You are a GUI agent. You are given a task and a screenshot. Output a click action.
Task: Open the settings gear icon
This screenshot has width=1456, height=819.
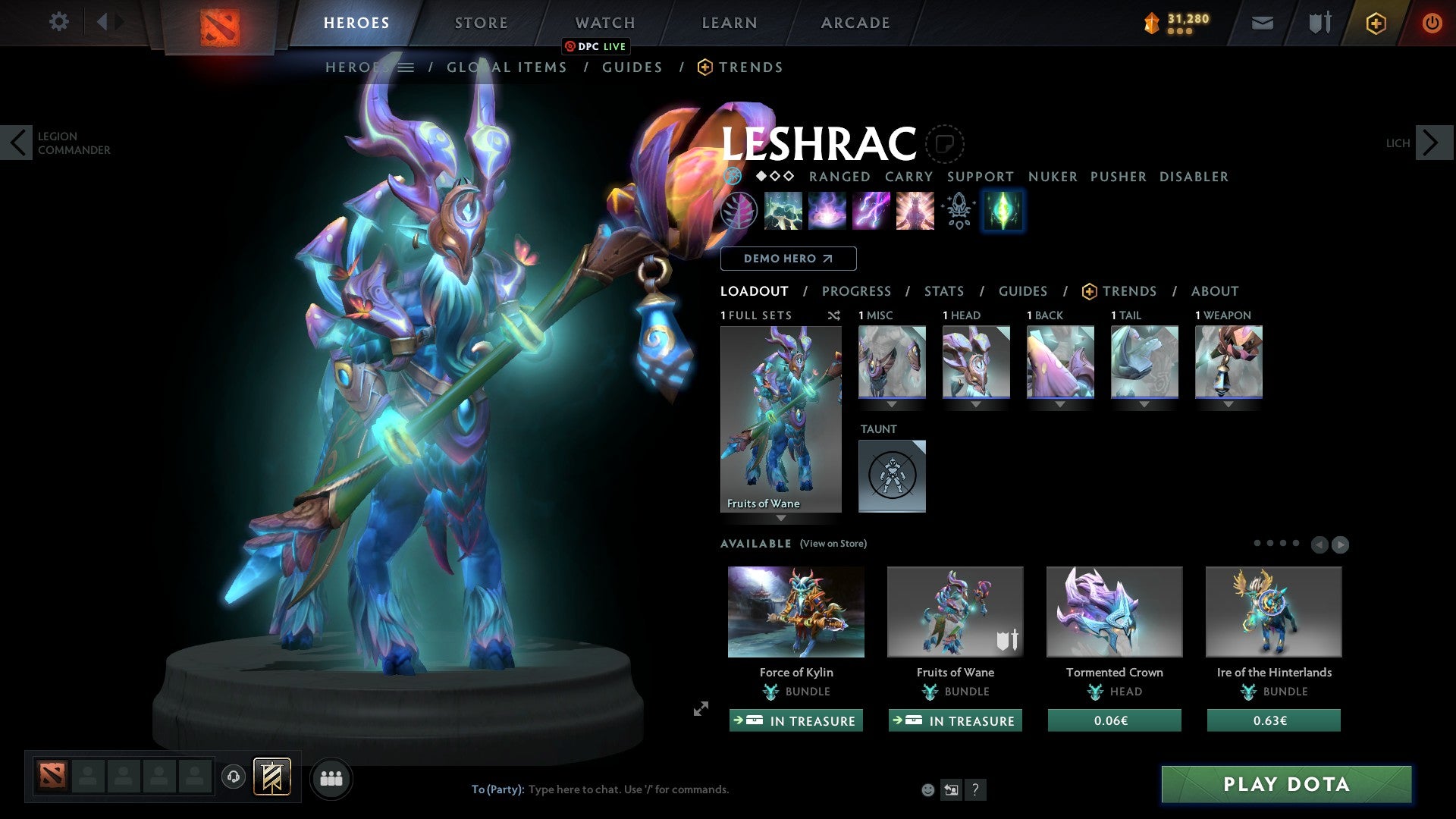[59, 22]
